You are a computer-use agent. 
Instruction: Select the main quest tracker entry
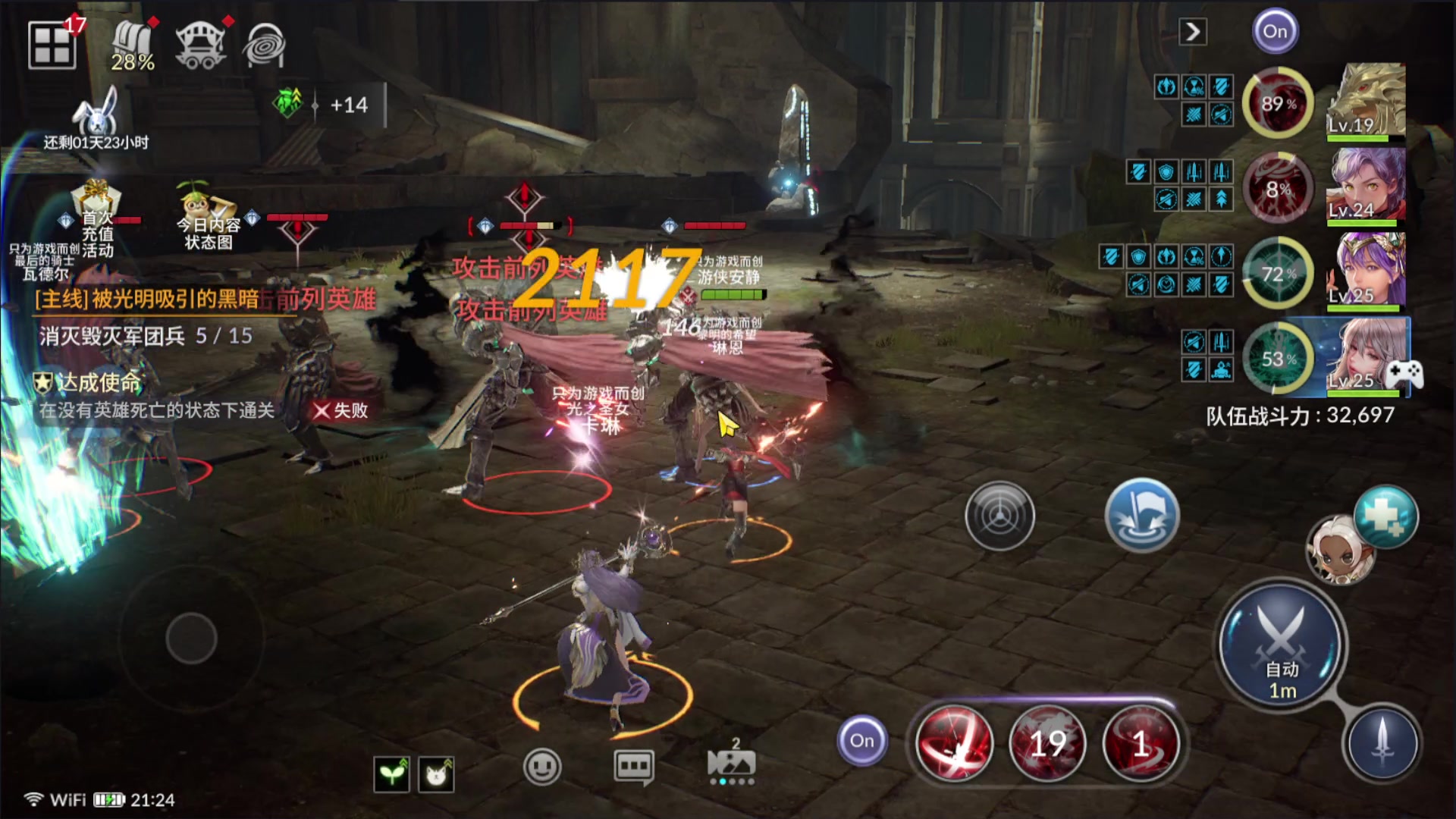pyautogui.click(x=148, y=300)
